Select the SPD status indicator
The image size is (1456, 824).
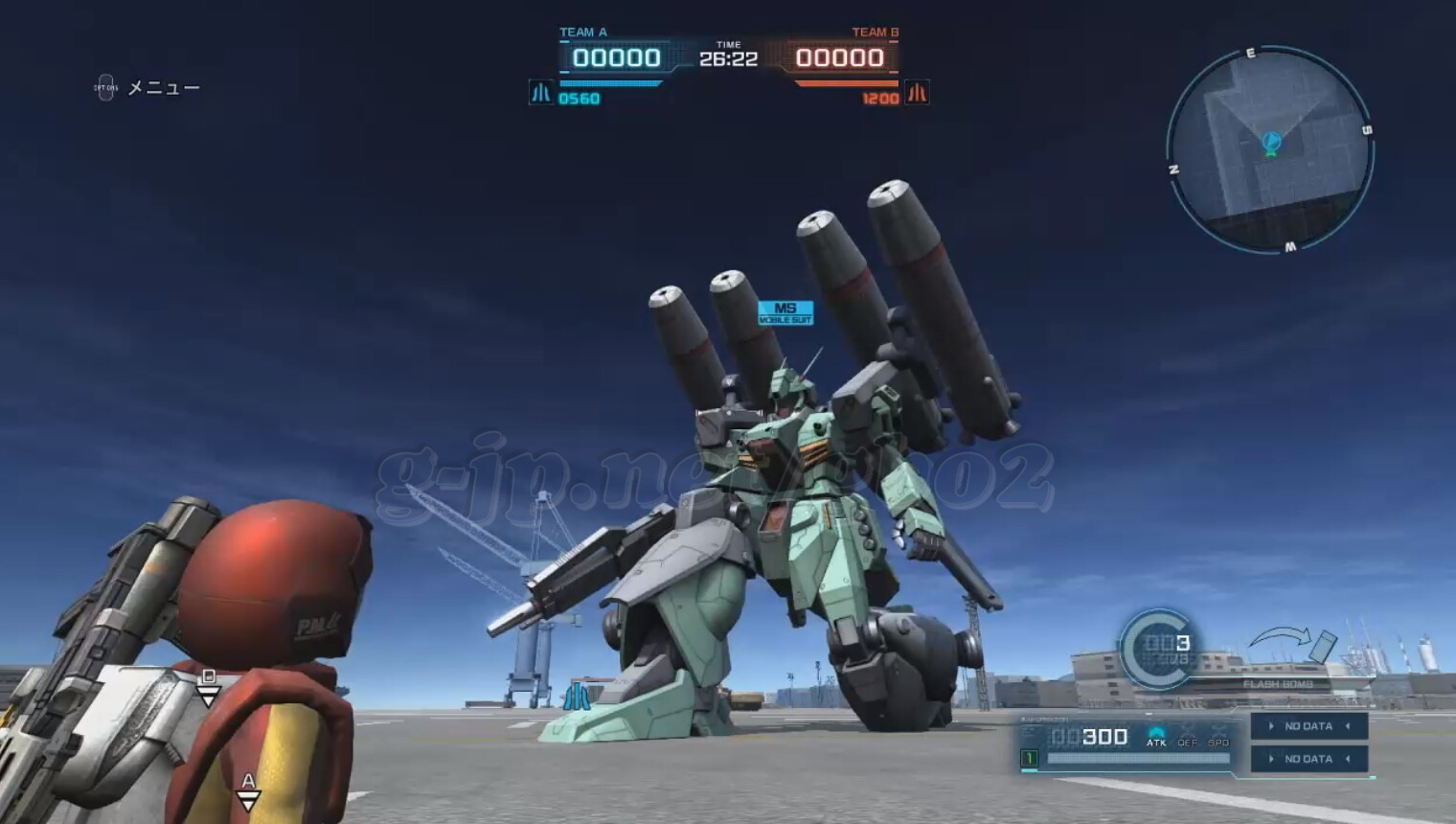(x=1218, y=736)
